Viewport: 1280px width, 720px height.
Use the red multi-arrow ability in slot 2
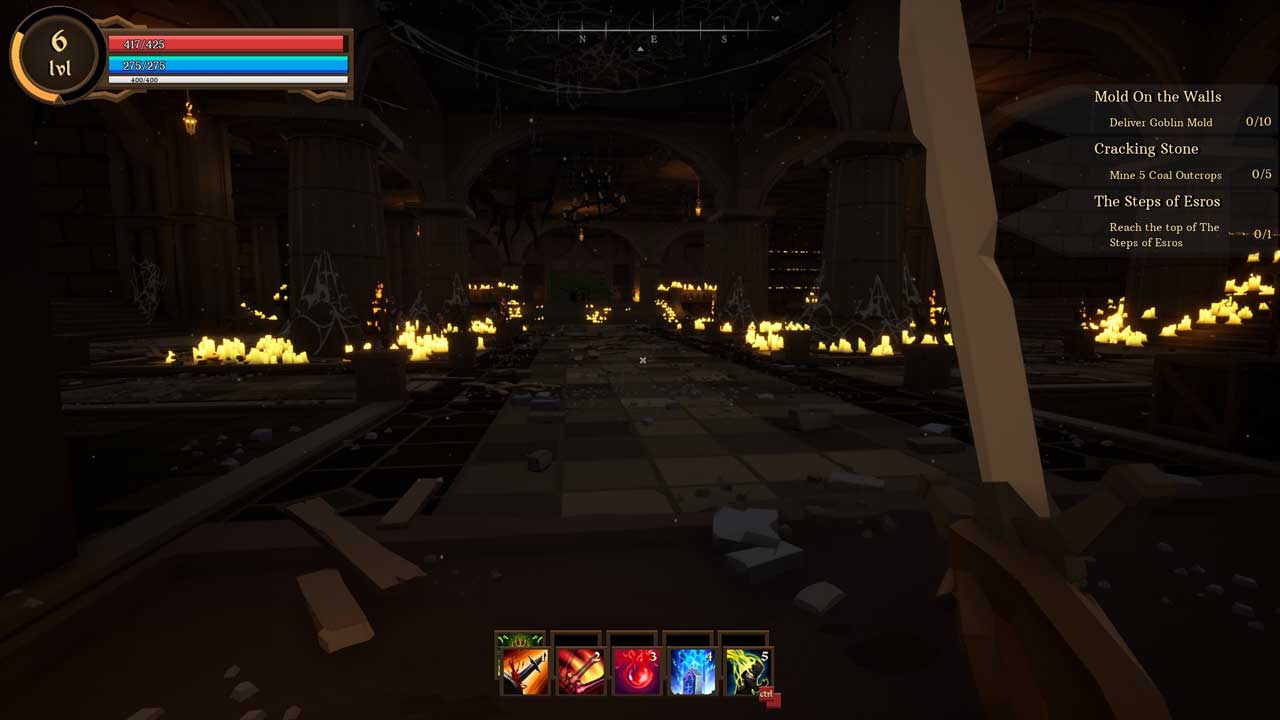click(579, 671)
